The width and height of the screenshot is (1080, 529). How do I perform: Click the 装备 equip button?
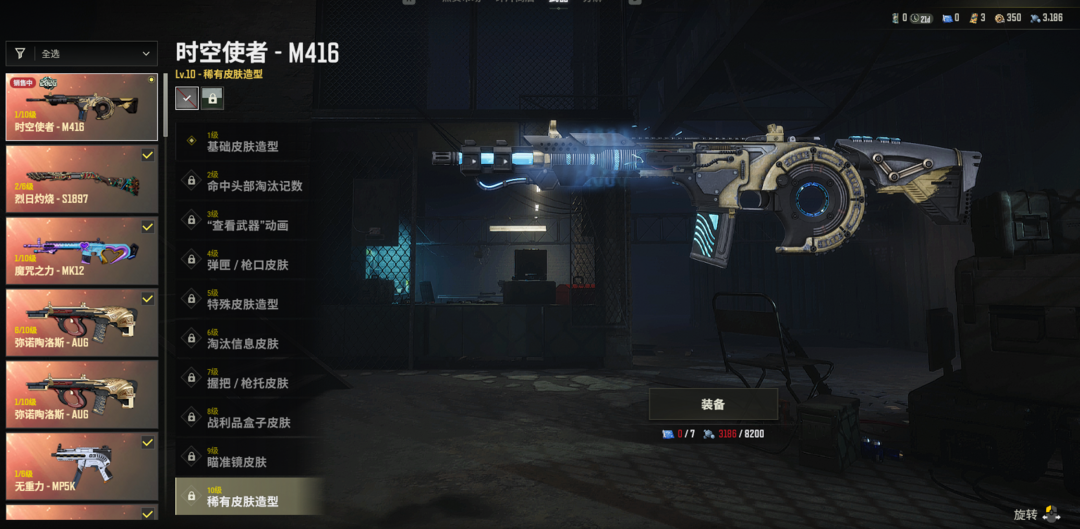tap(713, 404)
